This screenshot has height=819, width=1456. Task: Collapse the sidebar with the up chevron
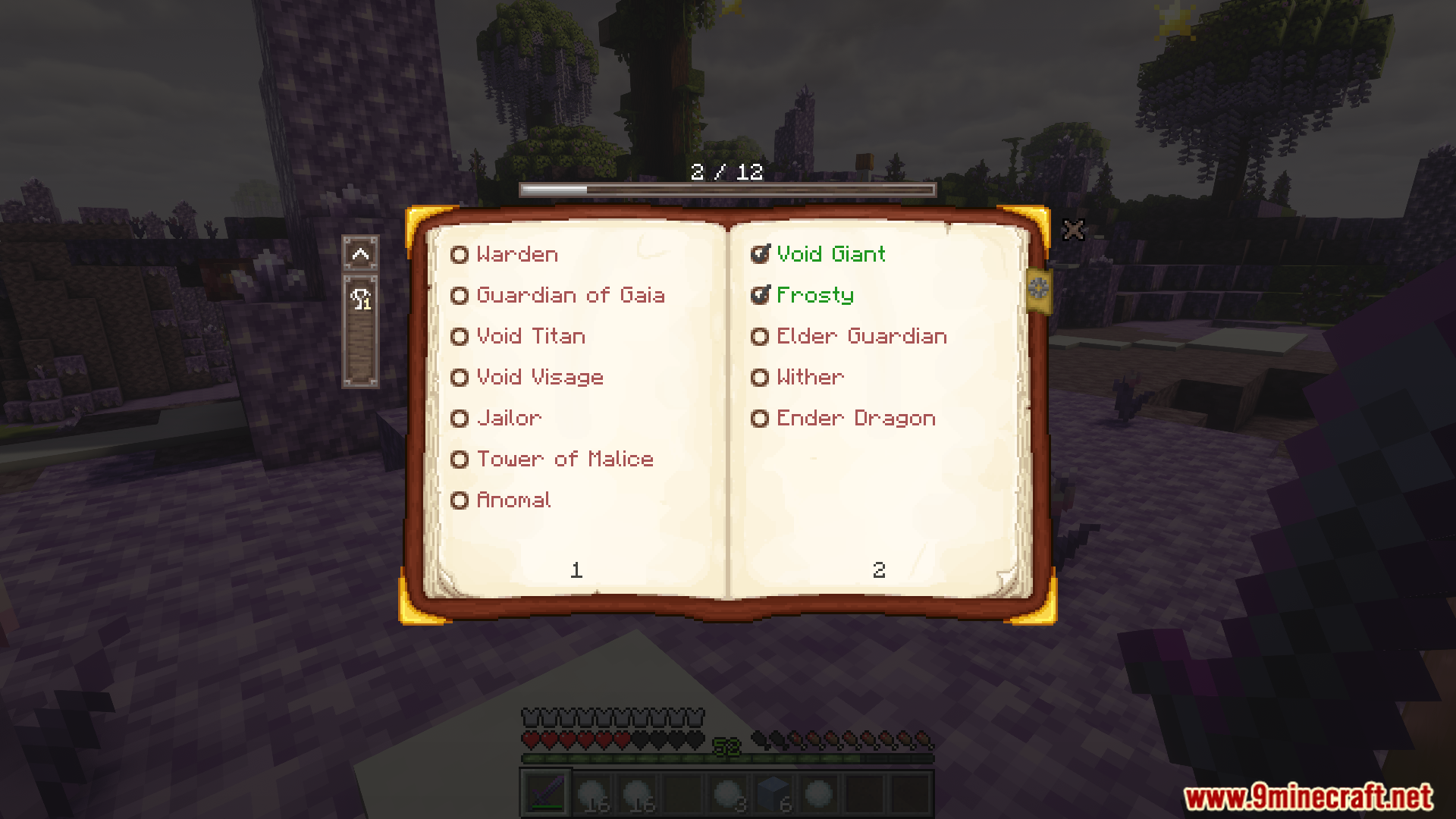point(360,254)
